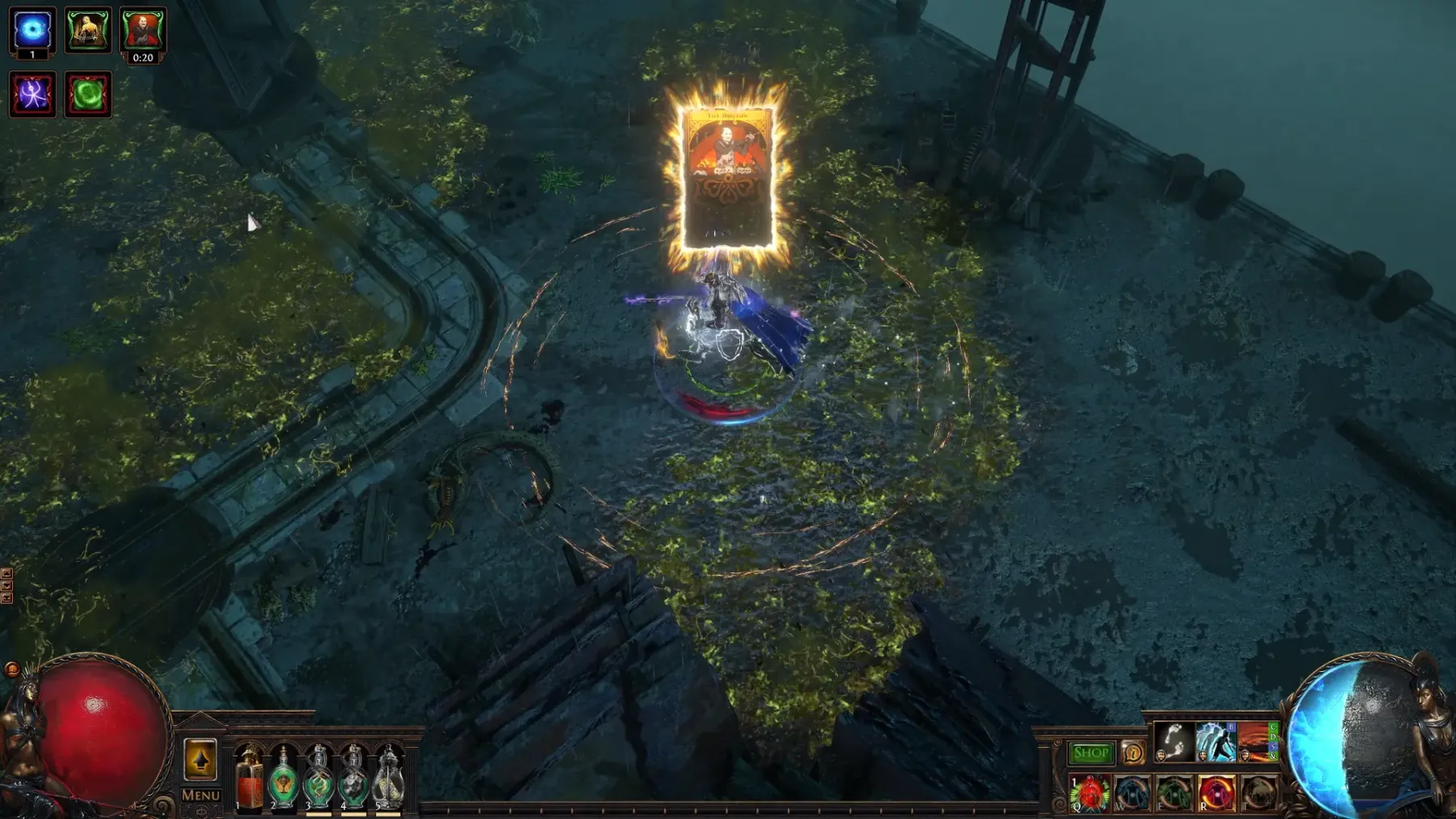1456x819 pixels.
Task: Activate the orange fiery vortex skill
Action: coord(1256,742)
